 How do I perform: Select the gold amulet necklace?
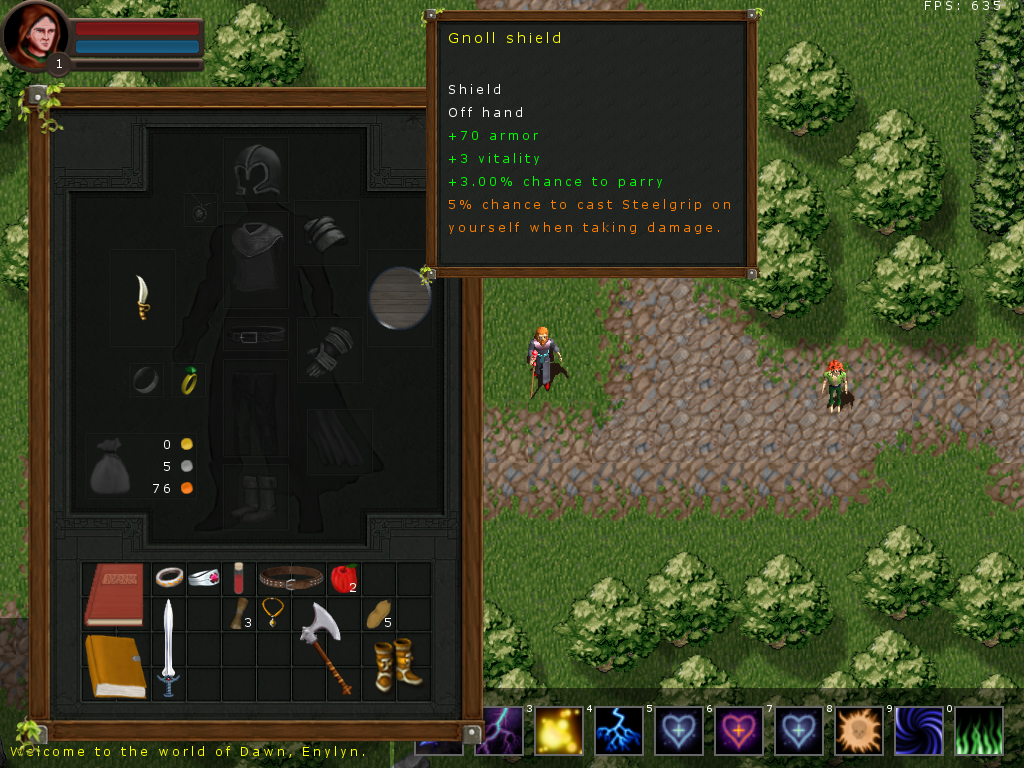click(x=272, y=611)
